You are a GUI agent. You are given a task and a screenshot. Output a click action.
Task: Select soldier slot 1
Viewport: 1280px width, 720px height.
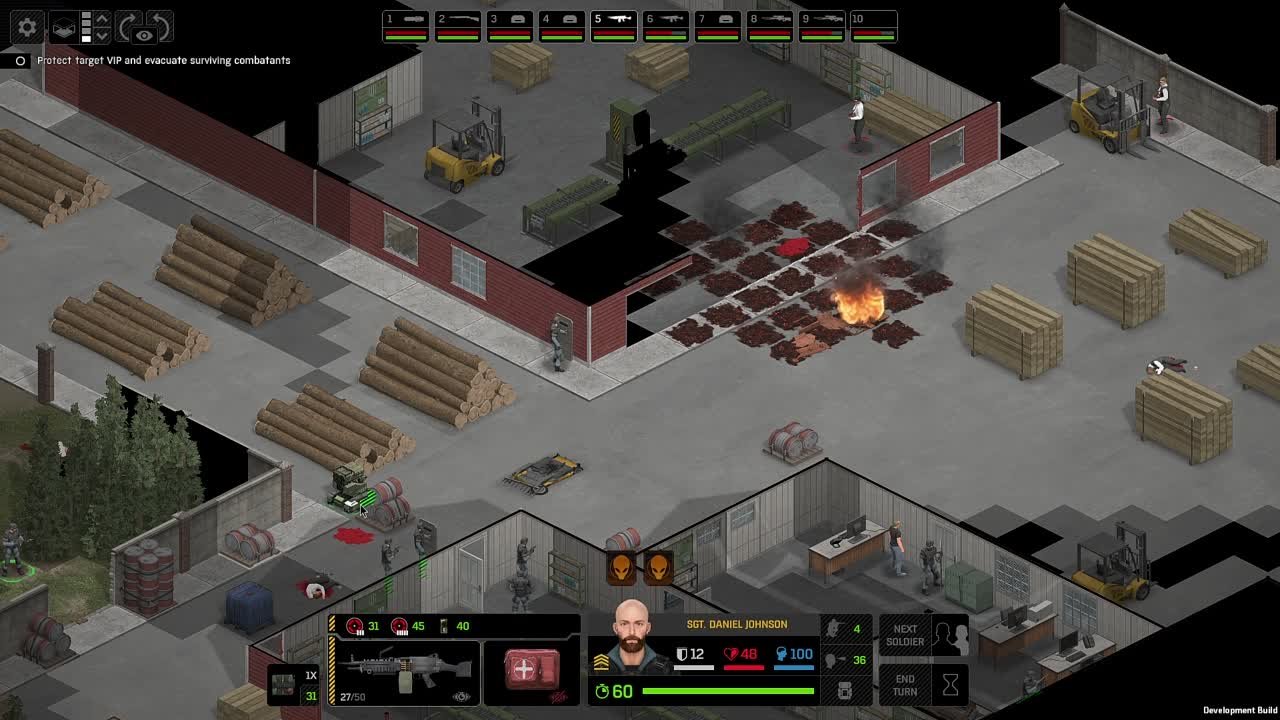(x=405, y=26)
